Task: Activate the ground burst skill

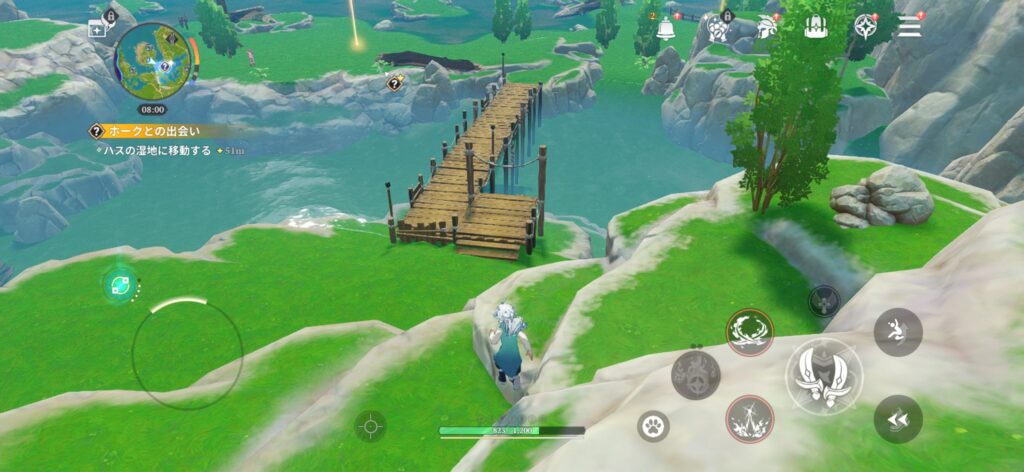Action: [748, 418]
